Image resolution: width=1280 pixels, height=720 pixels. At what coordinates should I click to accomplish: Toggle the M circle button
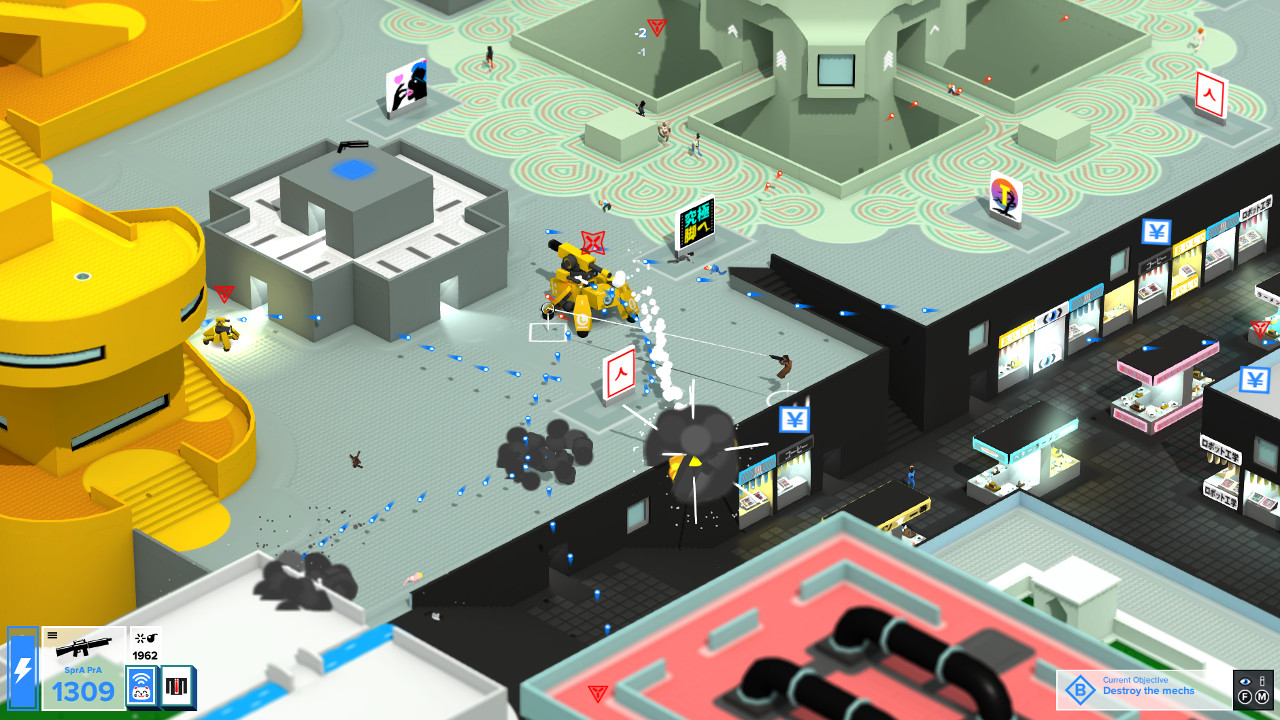click(1261, 697)
